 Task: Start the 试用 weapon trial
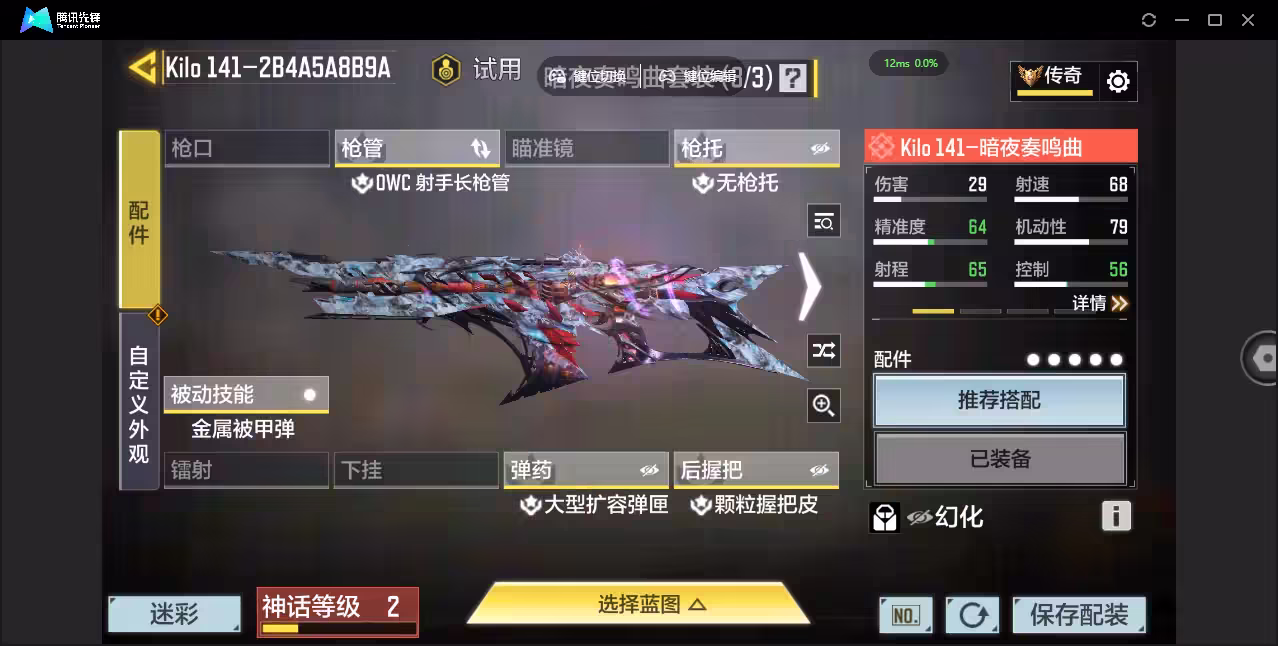(x=478, y=69)
